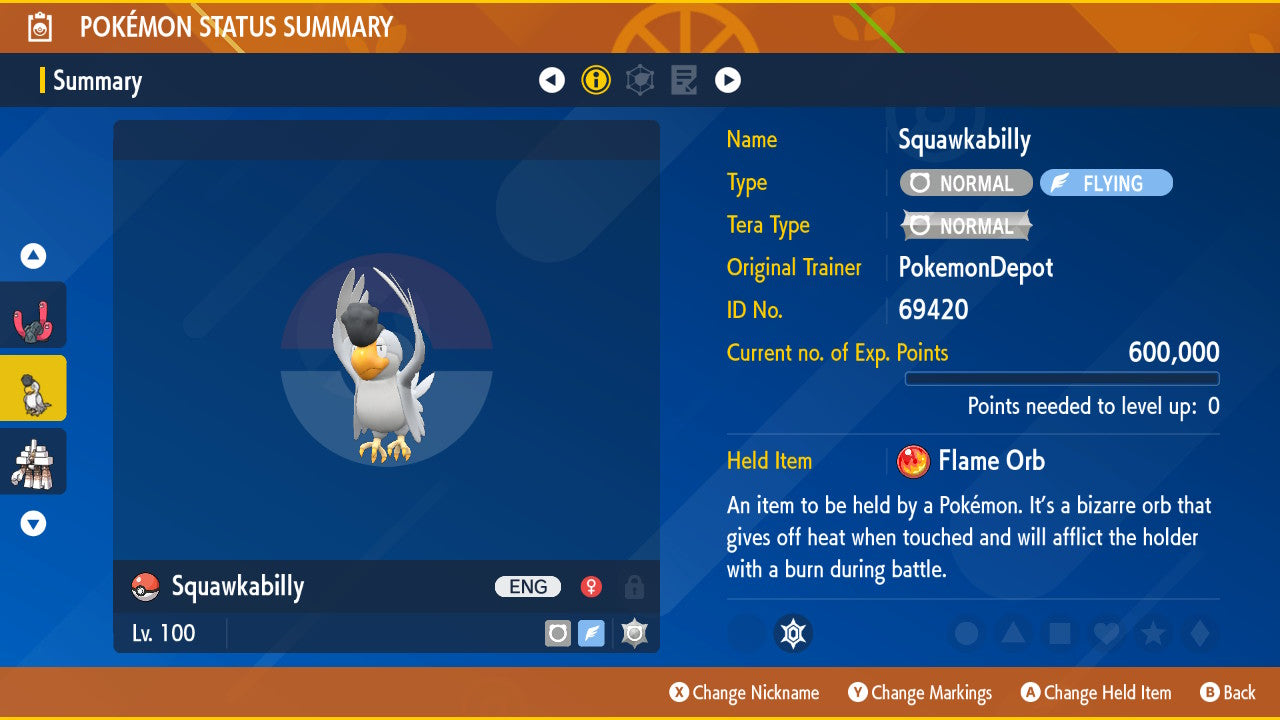Click Change Nickname option

pos(744,693)
